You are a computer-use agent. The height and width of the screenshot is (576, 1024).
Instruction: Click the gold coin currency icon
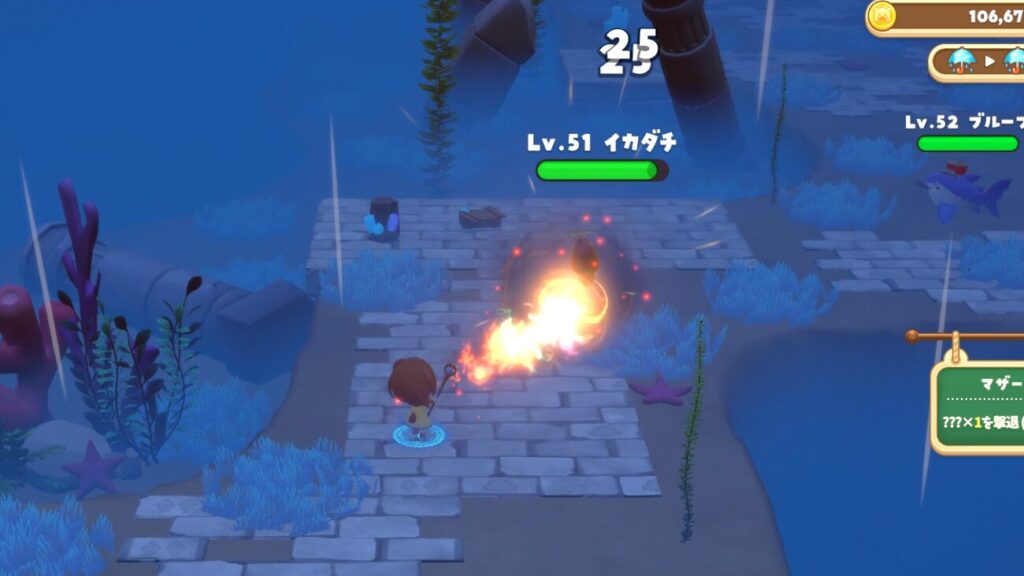coord(882,16)
